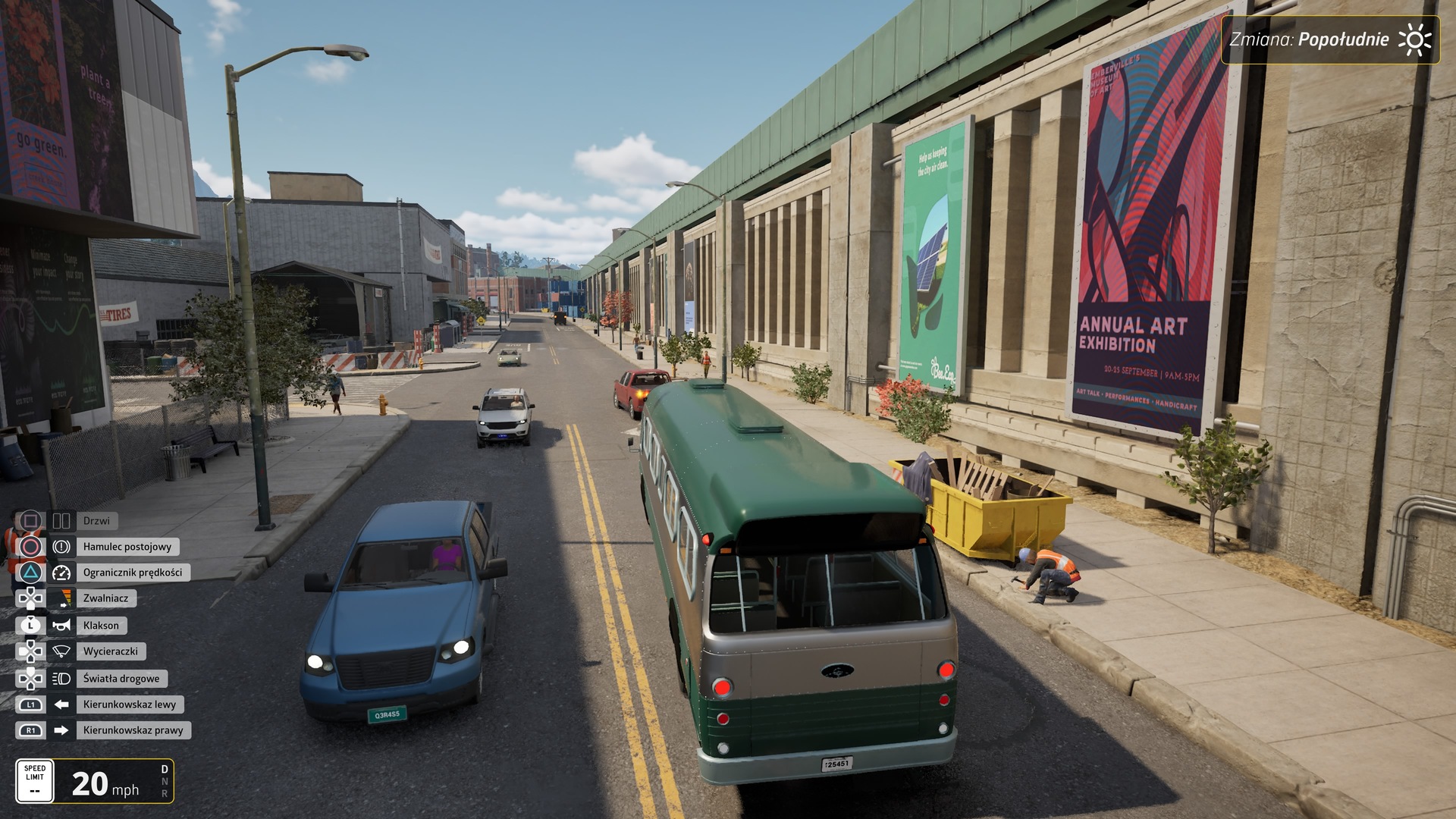Click the blue triangle button icon

[30, 573]
